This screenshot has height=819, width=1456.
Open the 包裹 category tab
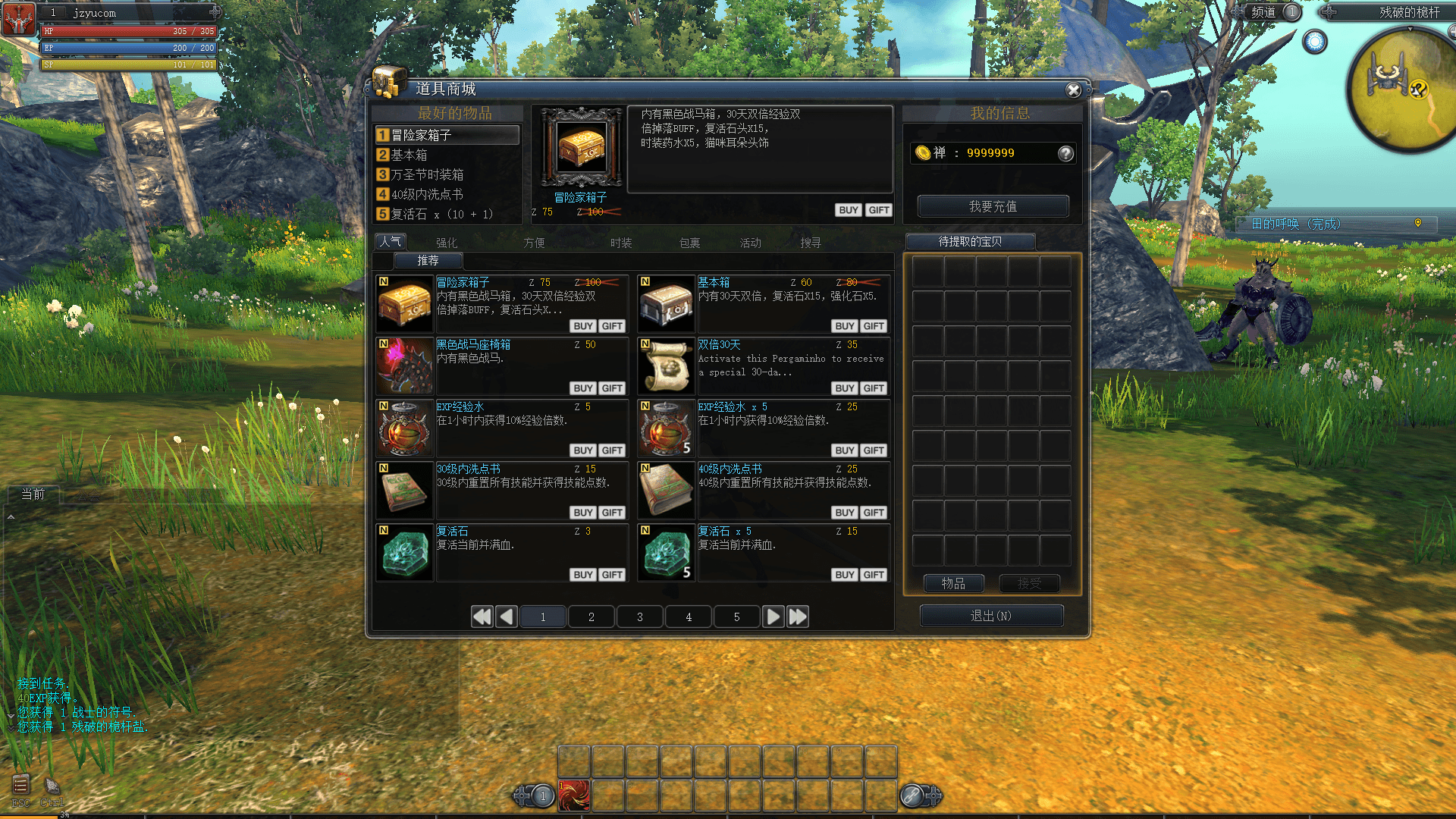(x=689, y=243)
